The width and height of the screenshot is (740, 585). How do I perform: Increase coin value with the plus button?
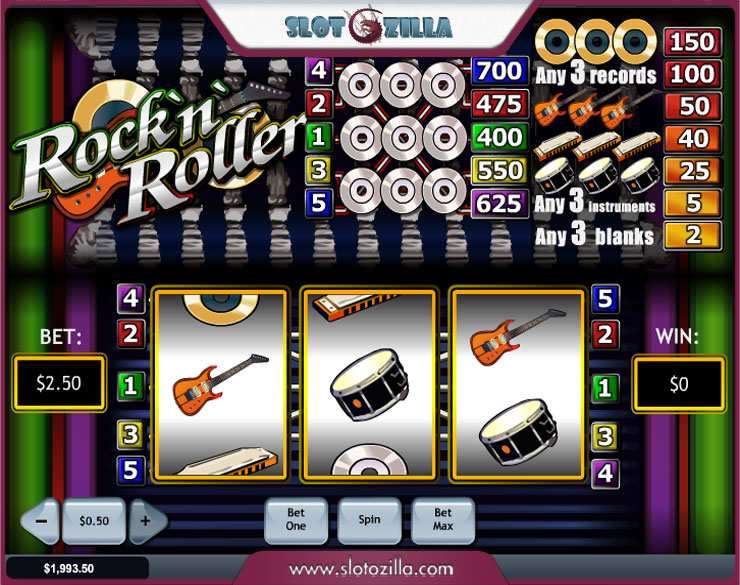coord(146,521)
